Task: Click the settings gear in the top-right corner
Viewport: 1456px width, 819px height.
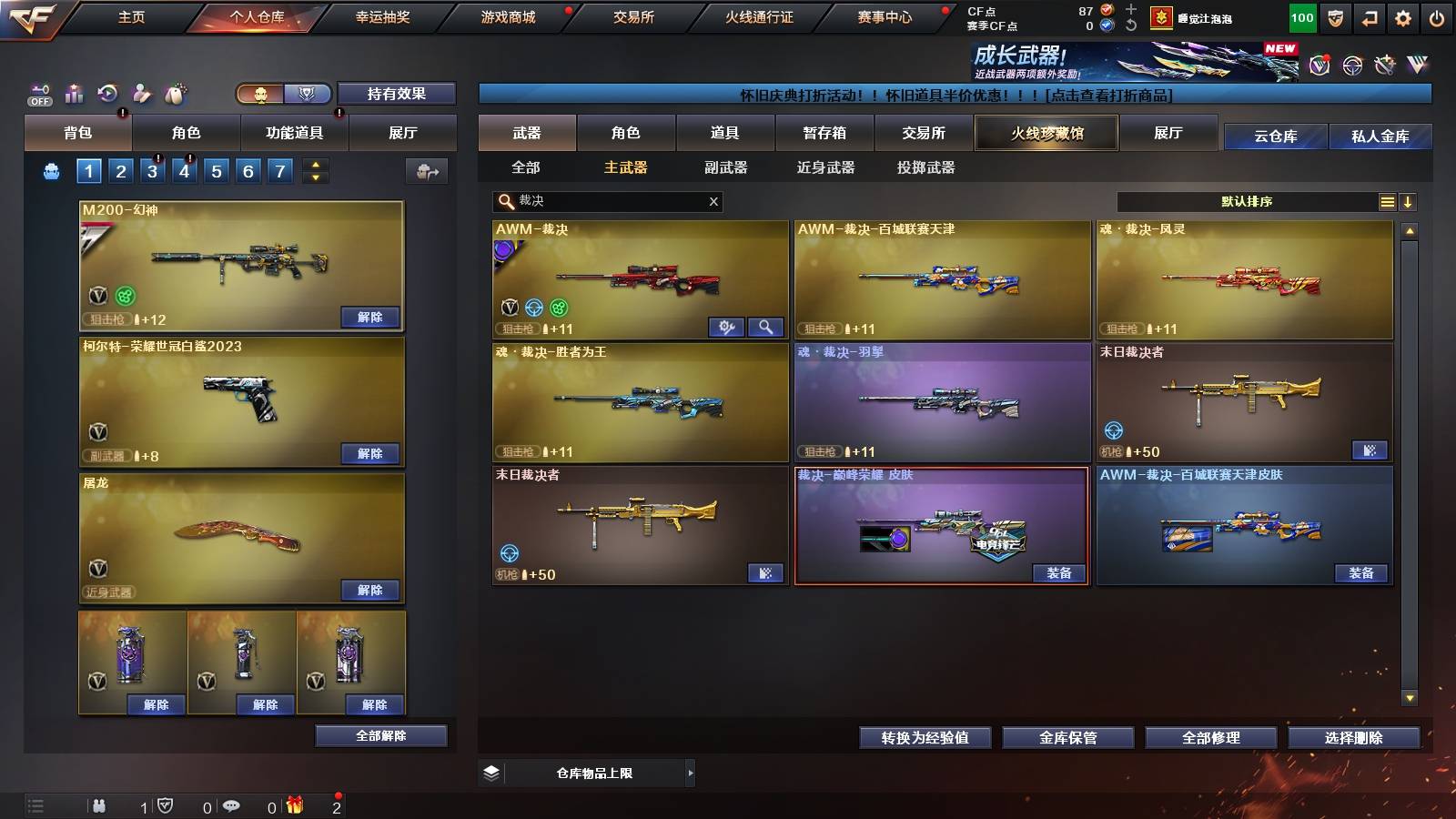Action: (1402, 15)
